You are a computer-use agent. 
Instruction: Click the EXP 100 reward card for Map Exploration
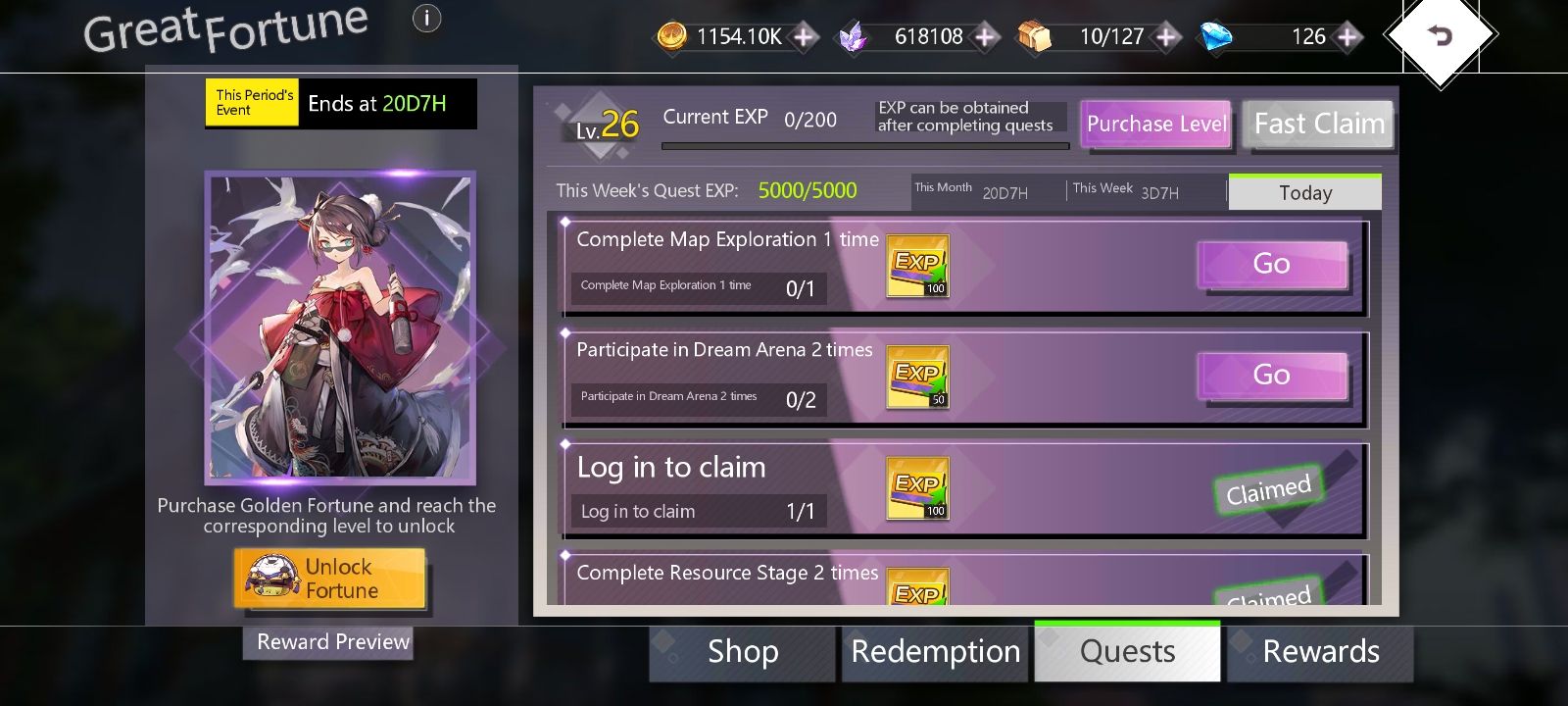click(917, 265)
